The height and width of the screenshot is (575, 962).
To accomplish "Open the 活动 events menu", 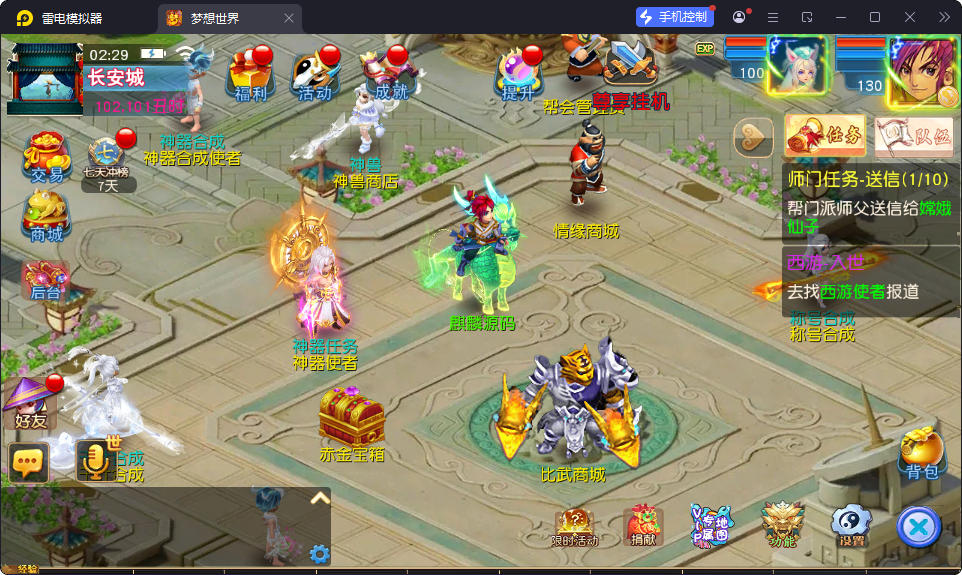I will pos(314,75).
